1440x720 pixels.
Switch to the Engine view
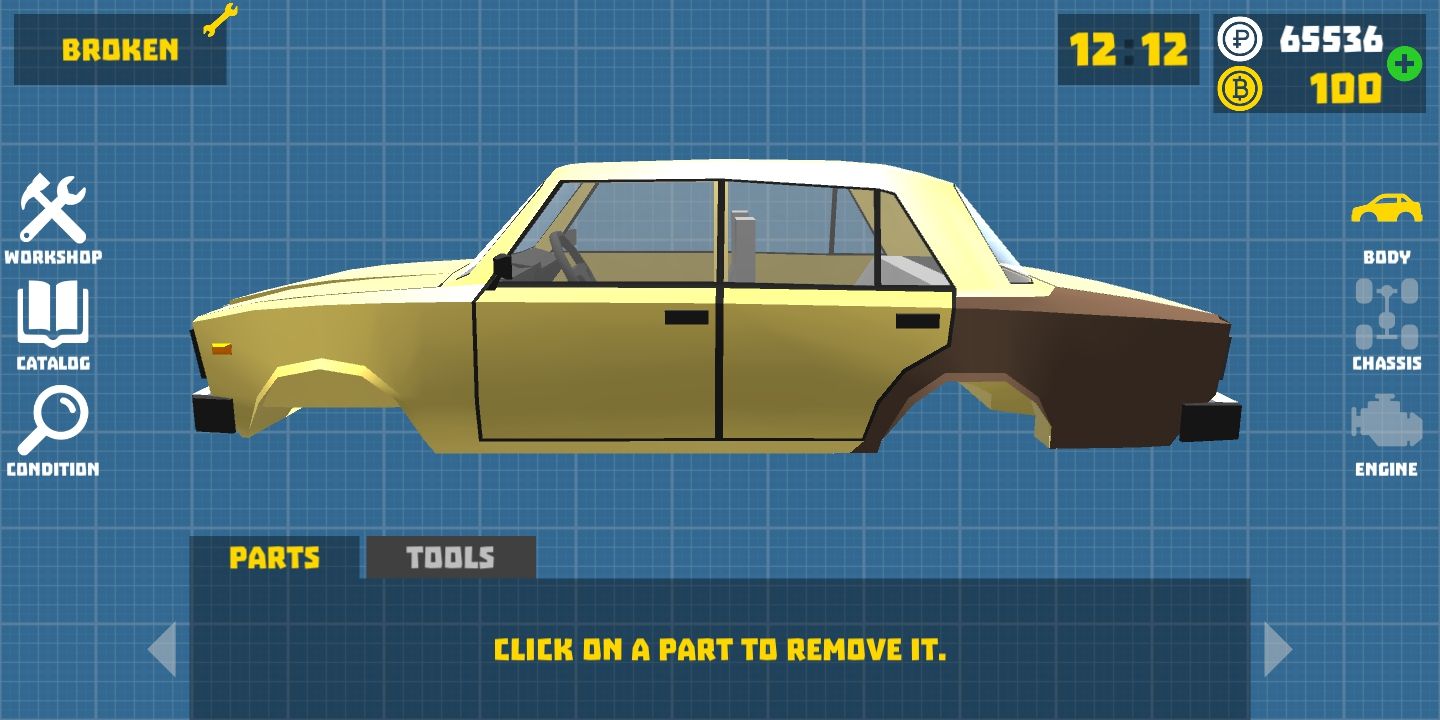1386,432
